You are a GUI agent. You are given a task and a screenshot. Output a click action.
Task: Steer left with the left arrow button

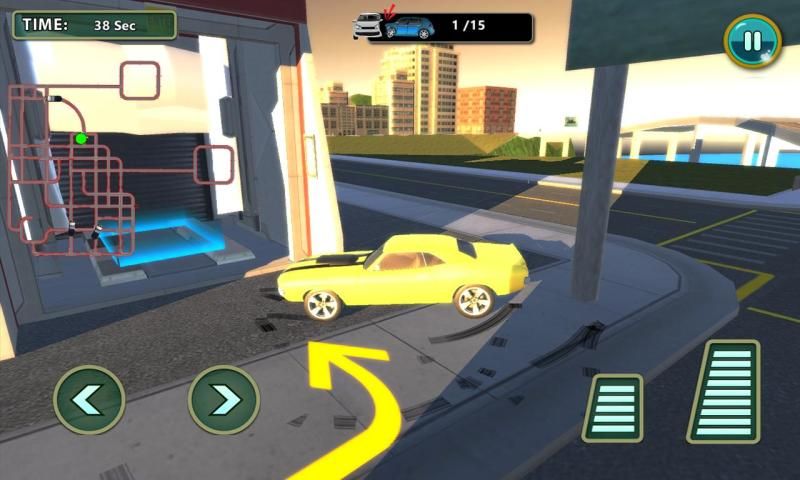click(89, 399)
